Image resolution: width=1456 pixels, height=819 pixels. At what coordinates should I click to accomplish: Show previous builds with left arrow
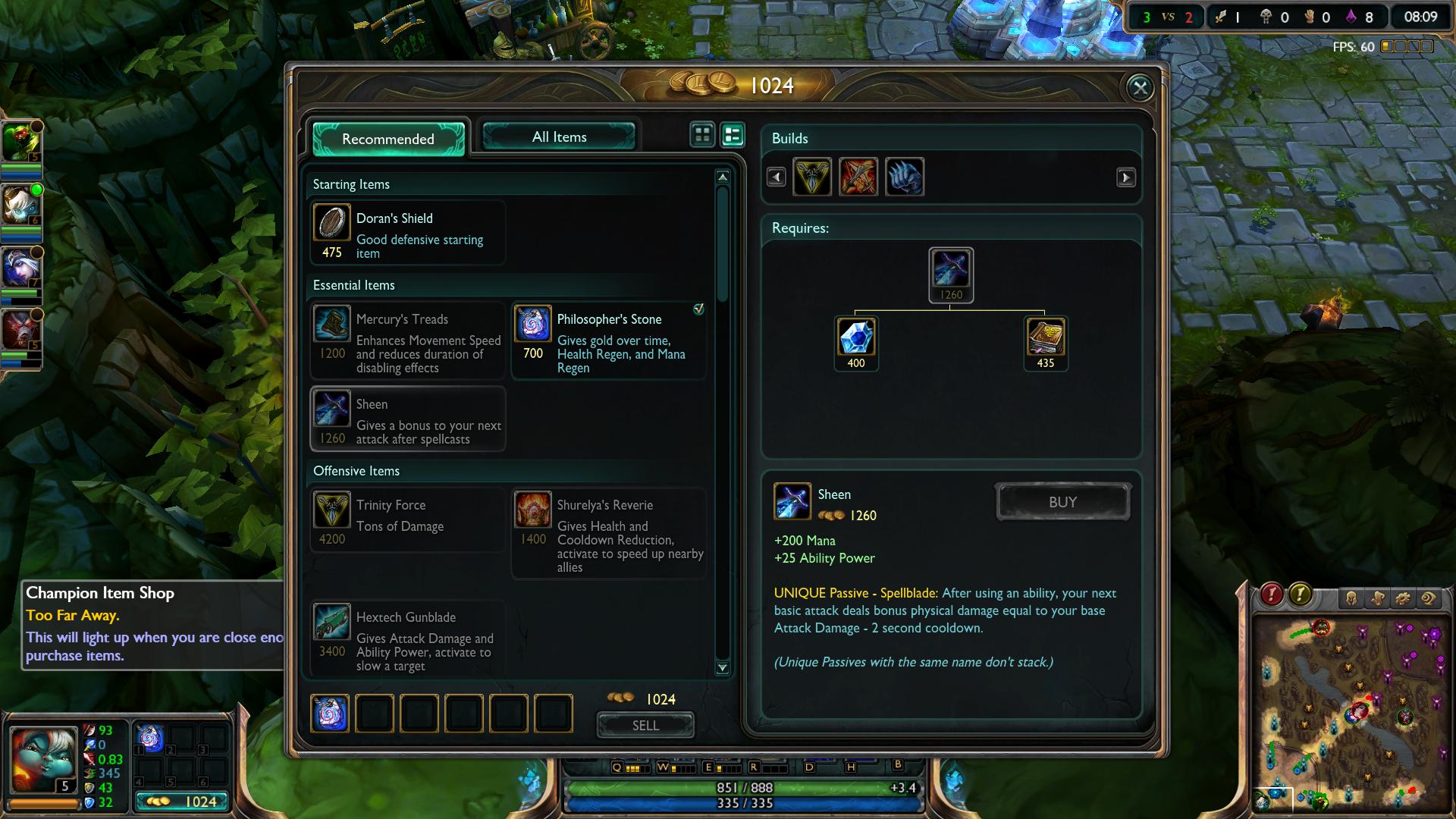click(x=776, y=177)
